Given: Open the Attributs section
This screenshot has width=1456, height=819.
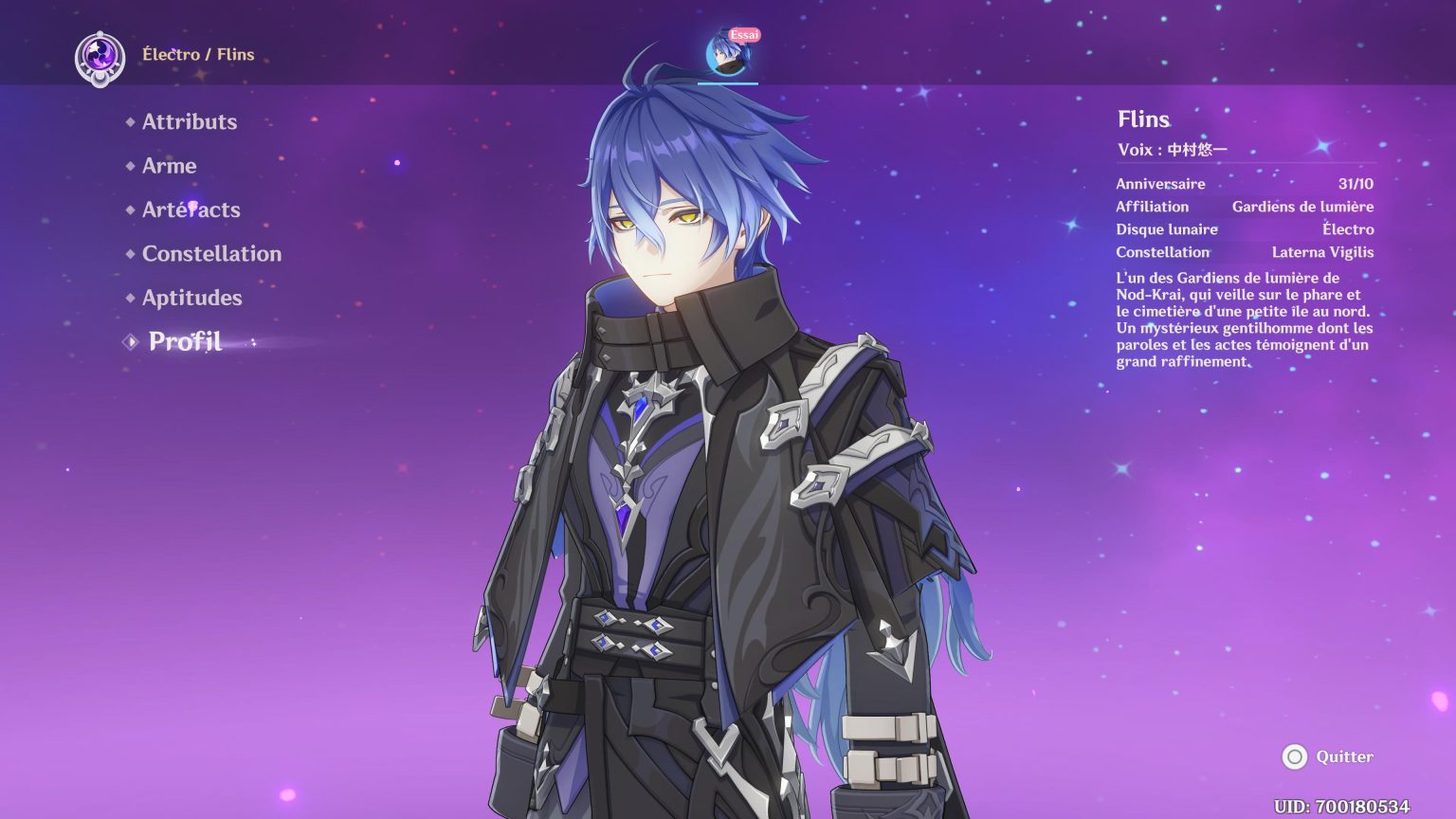Looking at the screenshot, I should tap(190, 121).
